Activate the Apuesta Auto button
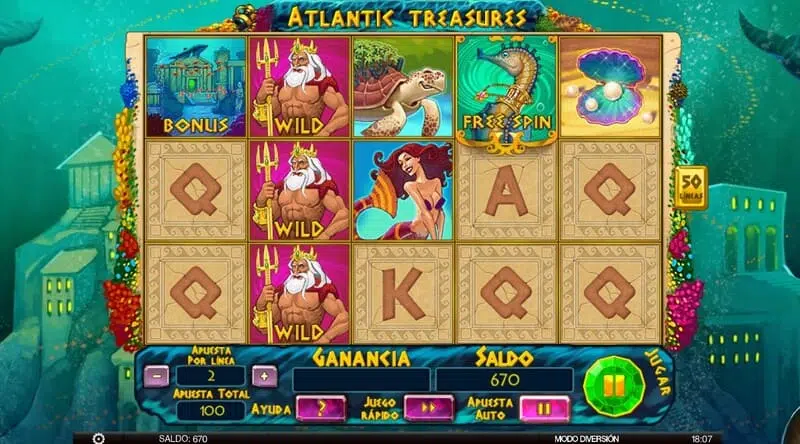Image resolution: width=800 pixels, height=444 pixels. 545,408
